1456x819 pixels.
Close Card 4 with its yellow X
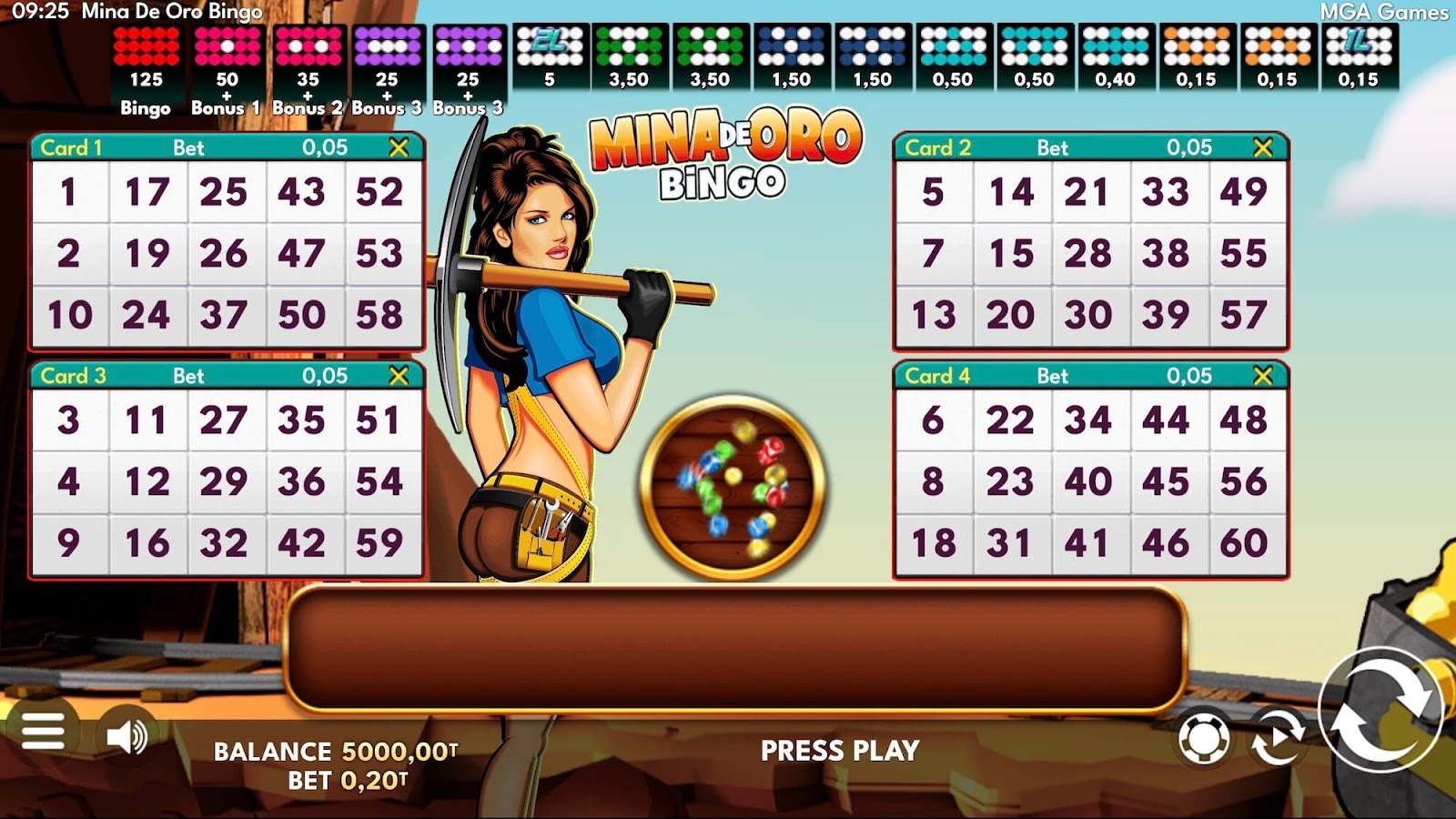pyautogui.click(x=1261, y=373)
